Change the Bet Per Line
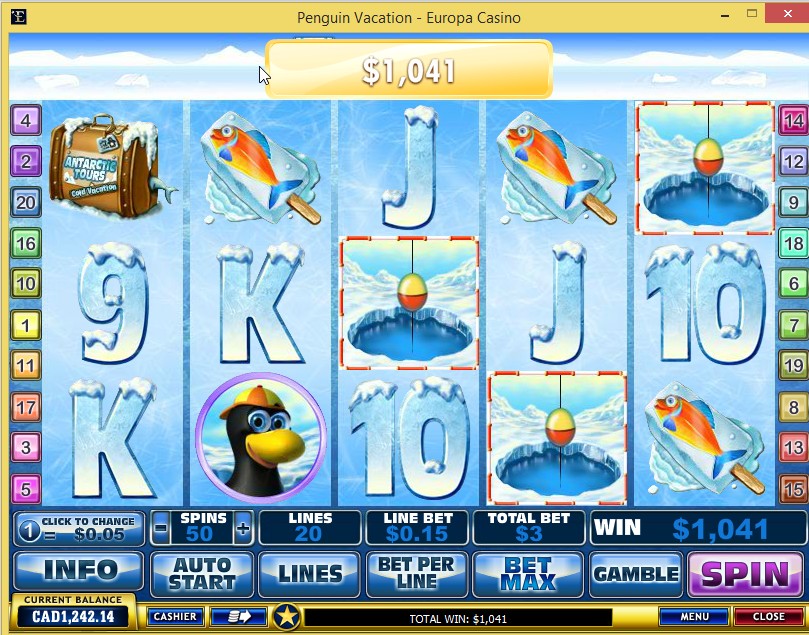The height and width of the screenshot is (635, 809). (417, 573)
